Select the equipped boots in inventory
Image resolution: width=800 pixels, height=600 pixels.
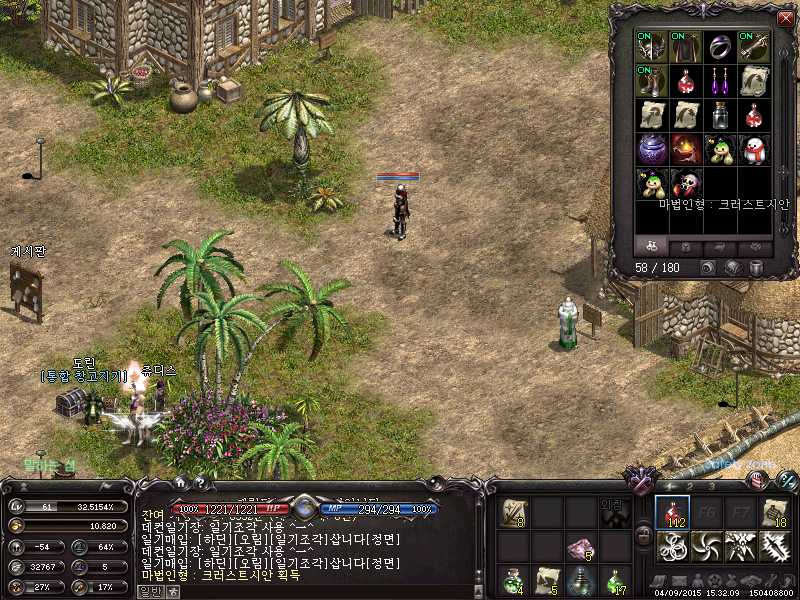652,81
